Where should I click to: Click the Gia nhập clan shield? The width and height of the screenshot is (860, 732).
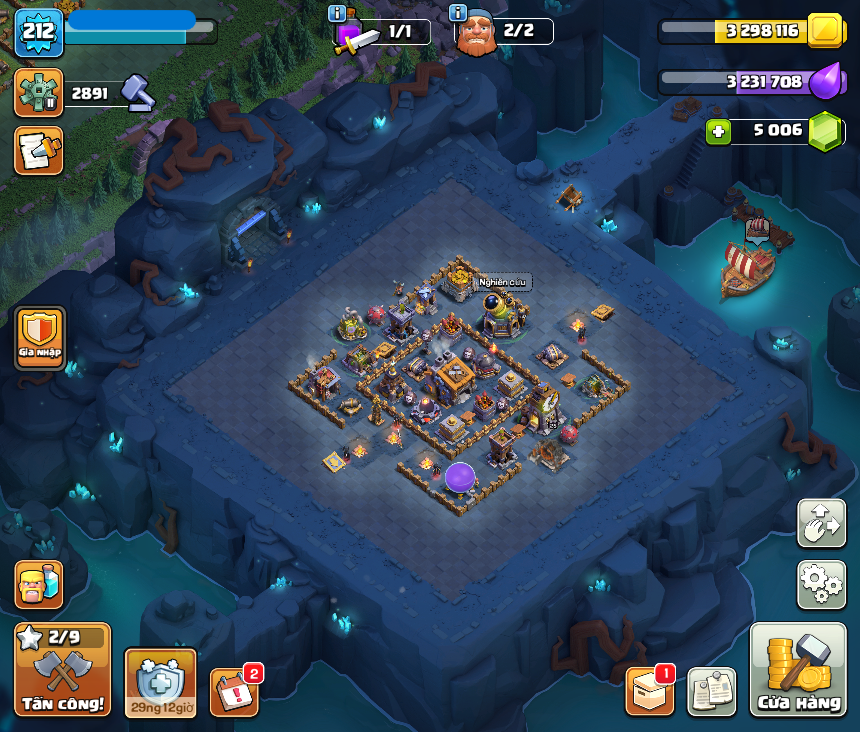point(41,339)
